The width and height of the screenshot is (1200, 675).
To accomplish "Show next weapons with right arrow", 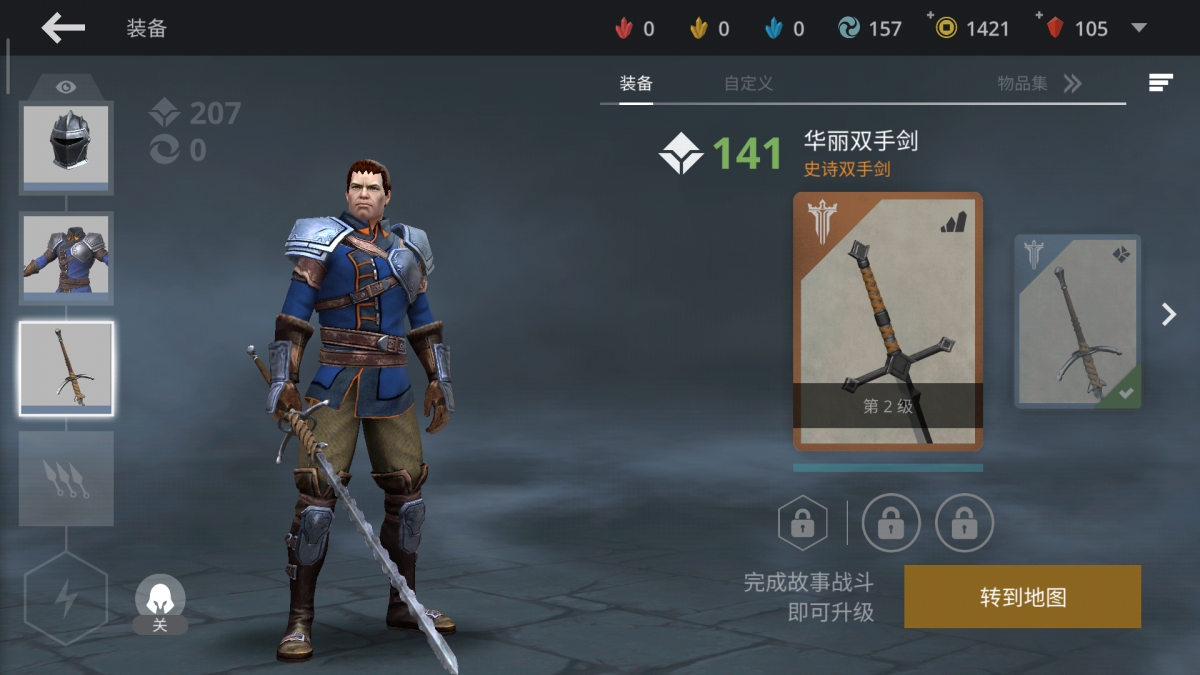I will tap(1169, 315).
